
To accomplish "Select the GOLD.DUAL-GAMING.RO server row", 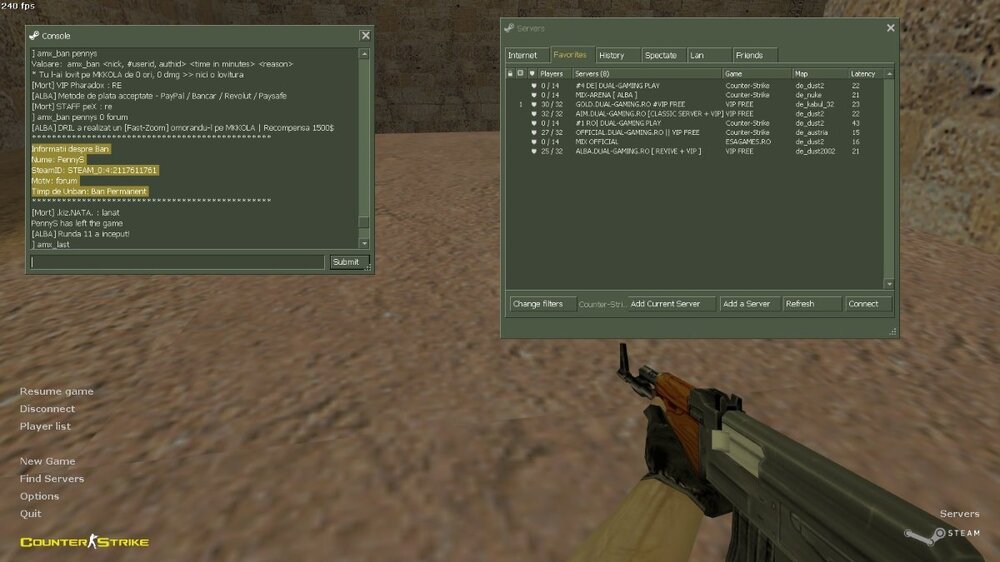I will (630, 104).
